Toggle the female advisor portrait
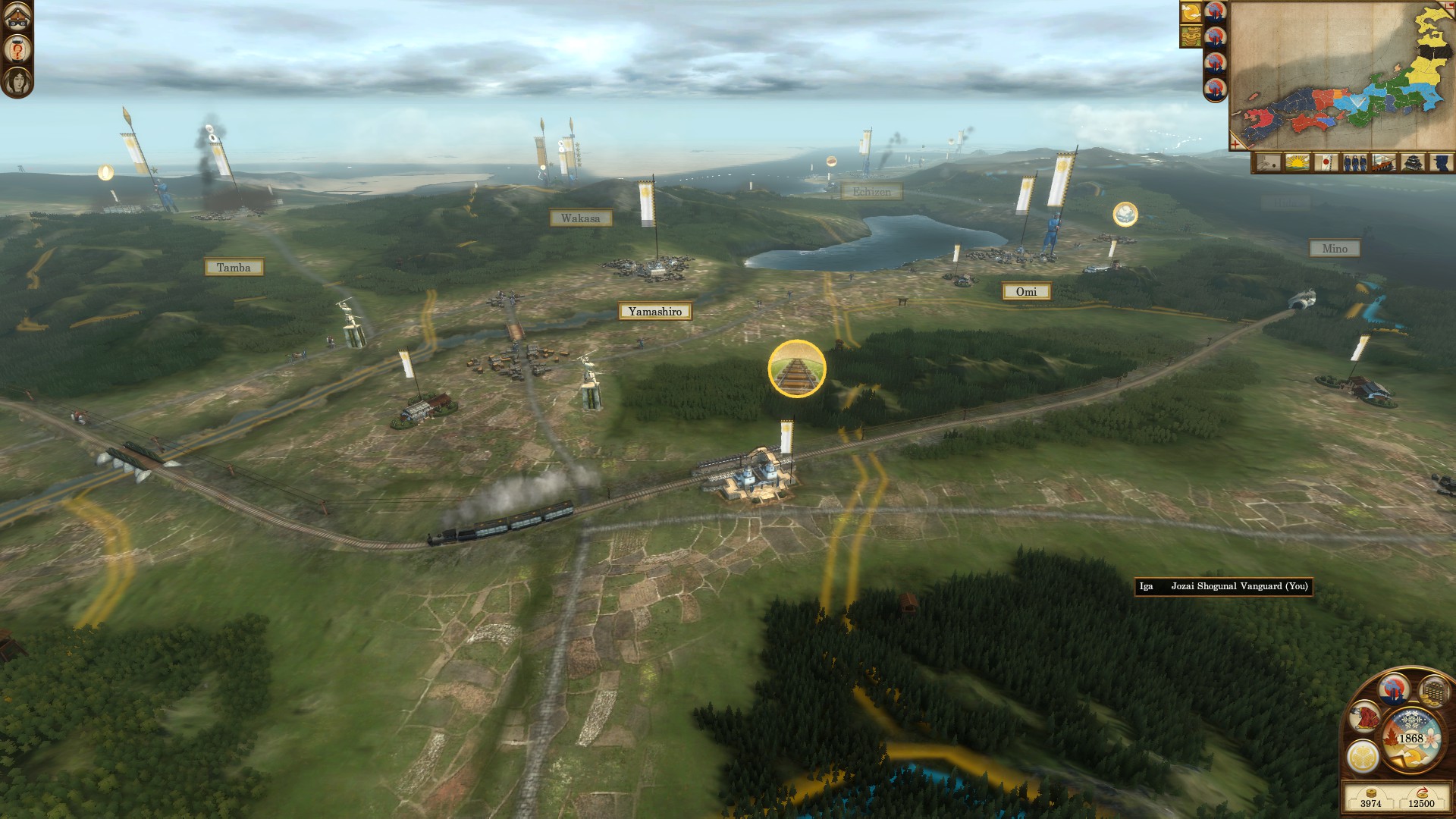 17,81
